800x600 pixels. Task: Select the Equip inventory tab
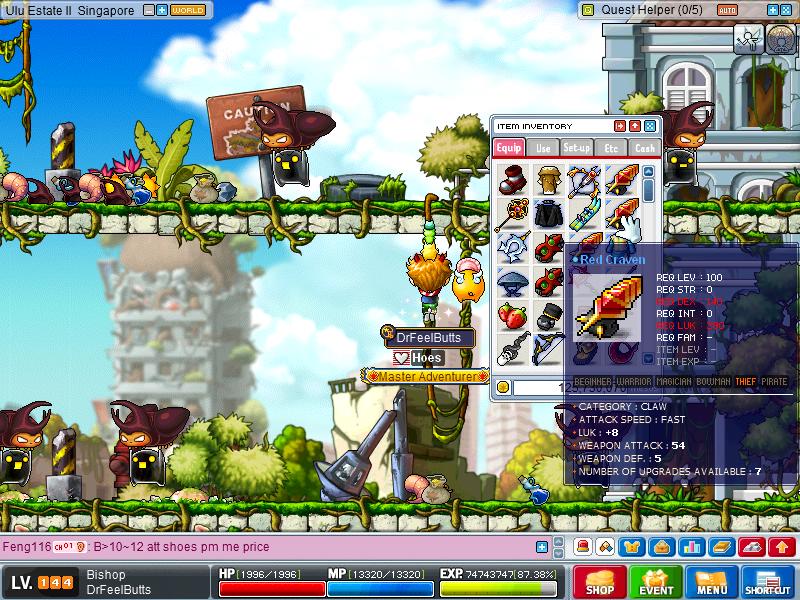tap(508, 147)
